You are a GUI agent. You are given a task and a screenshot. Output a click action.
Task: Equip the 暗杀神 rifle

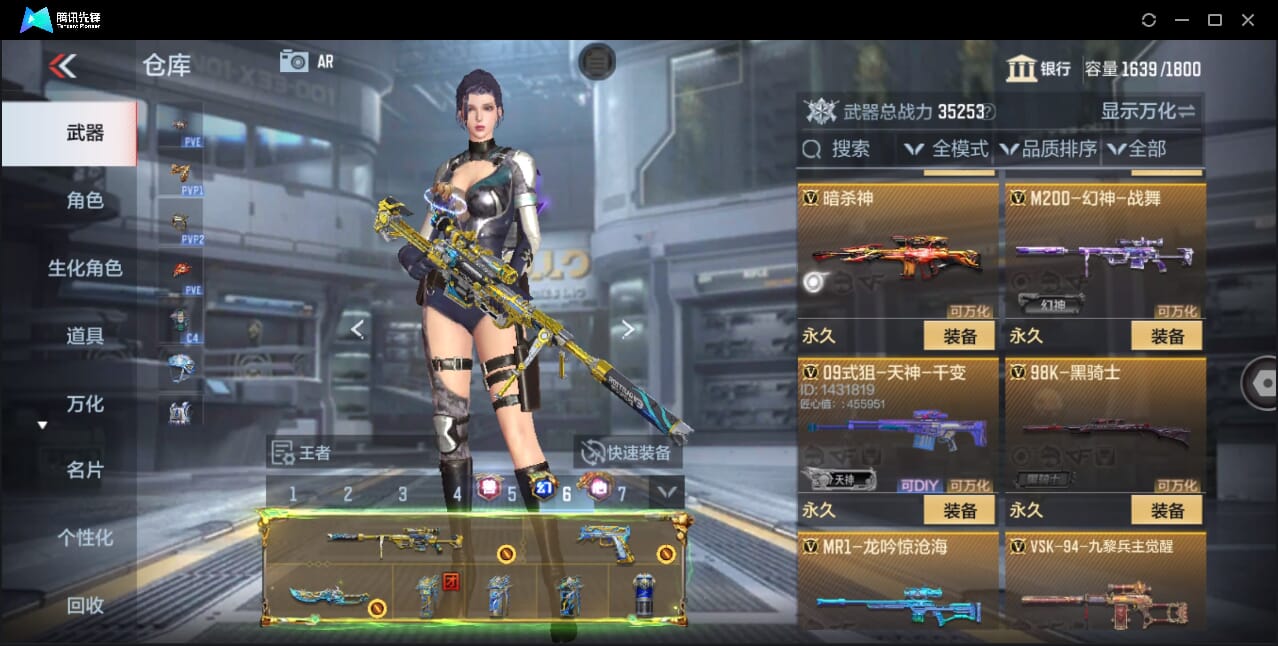click(x=959, y=336)
